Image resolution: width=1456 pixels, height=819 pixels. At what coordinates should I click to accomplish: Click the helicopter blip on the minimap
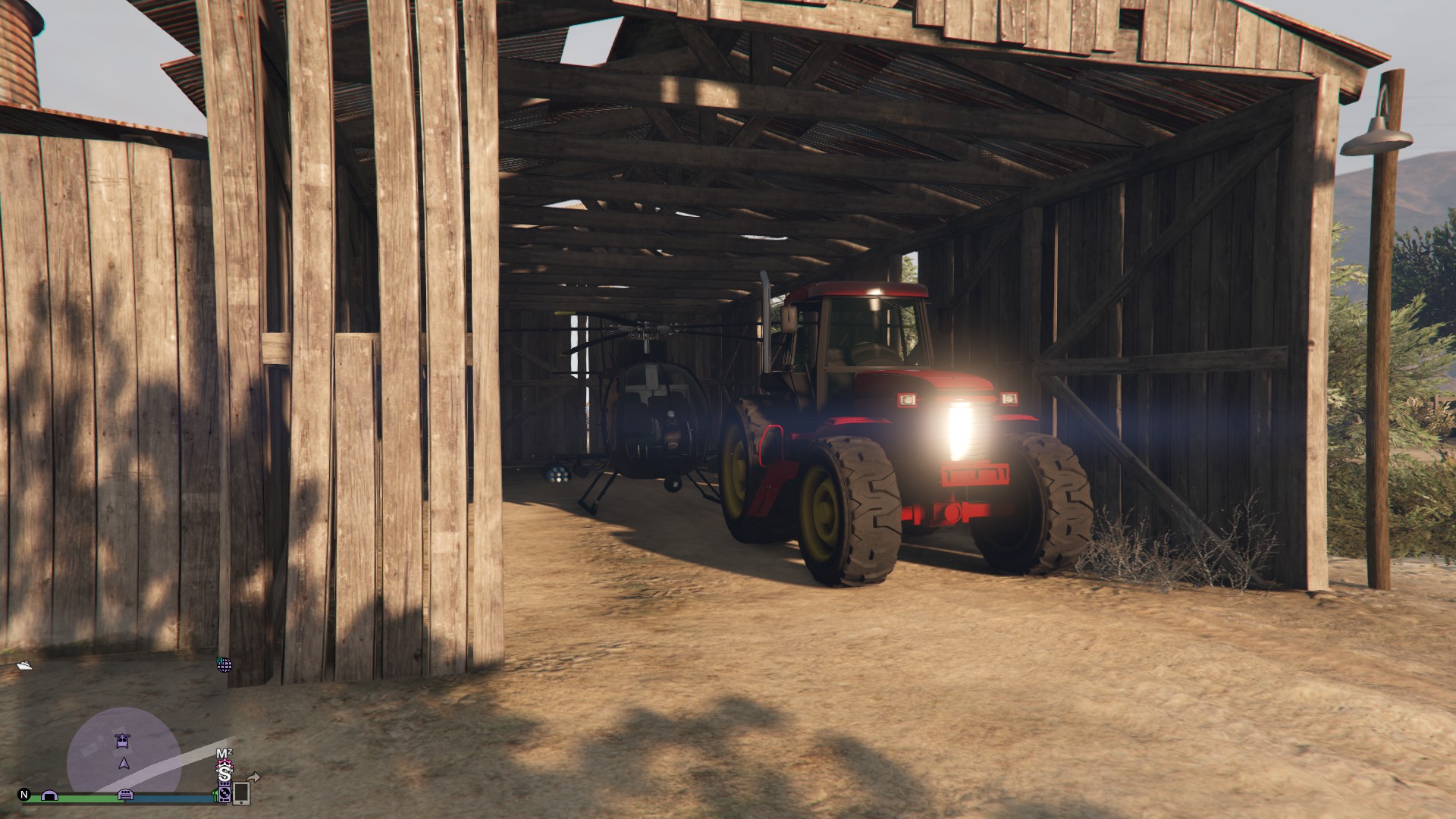[122, 742]
